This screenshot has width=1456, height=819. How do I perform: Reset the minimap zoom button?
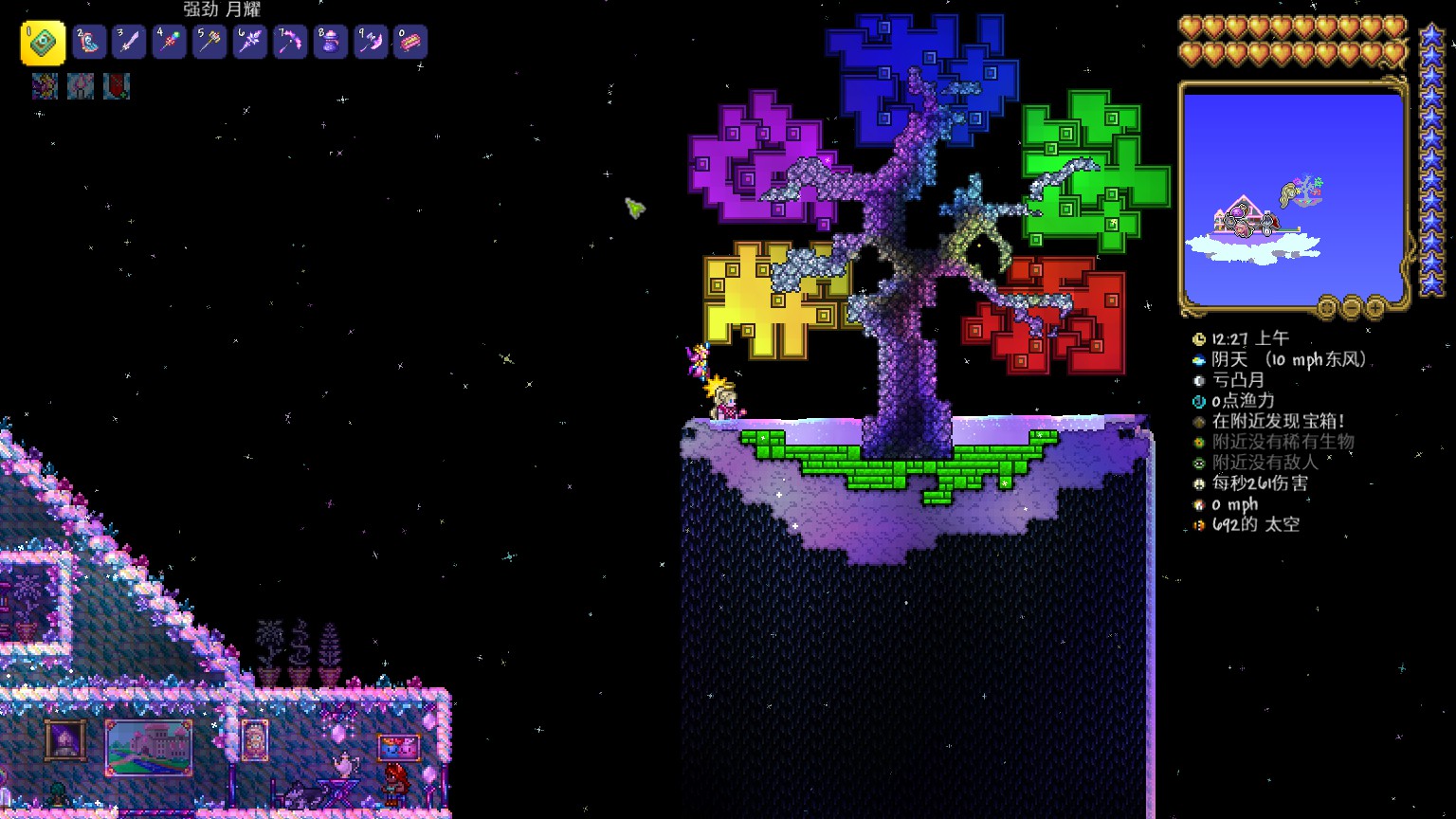pos(1327,307)
